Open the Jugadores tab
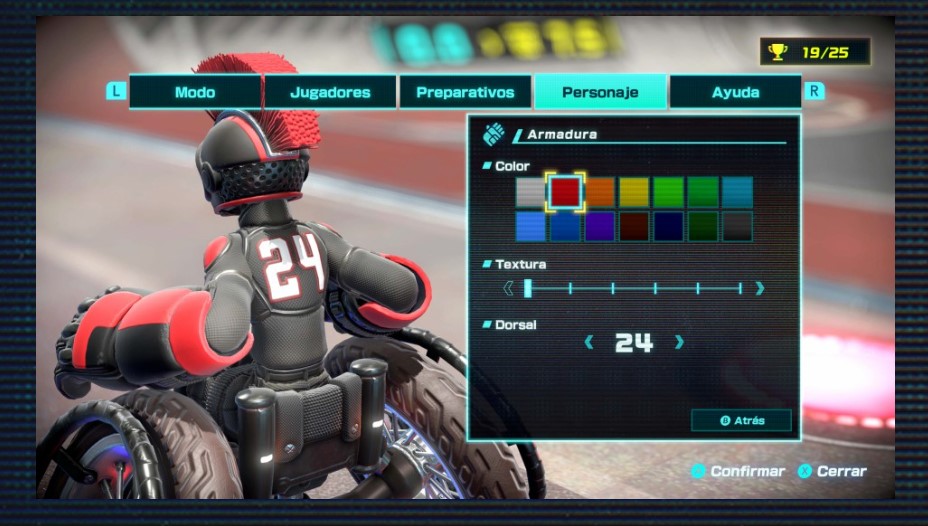This screenshot has width=928, height=526. coord(330,92)
